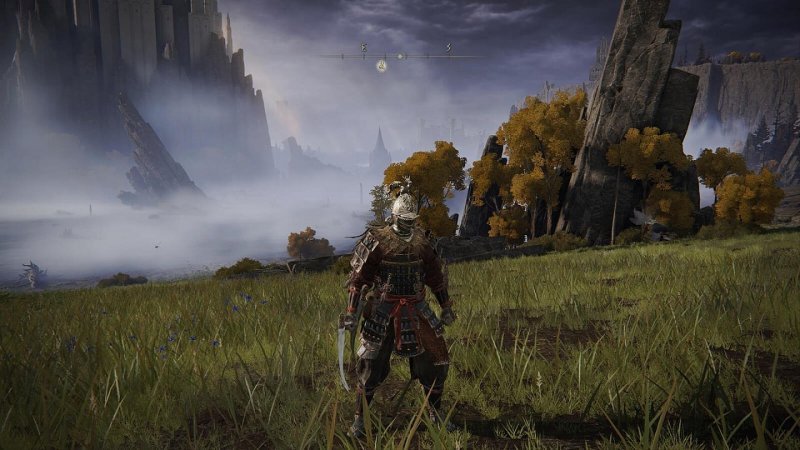Select the glowing marker icon under the compass
Image resolution: width=800 pixels, height=450 pixels.
point(381,66)
